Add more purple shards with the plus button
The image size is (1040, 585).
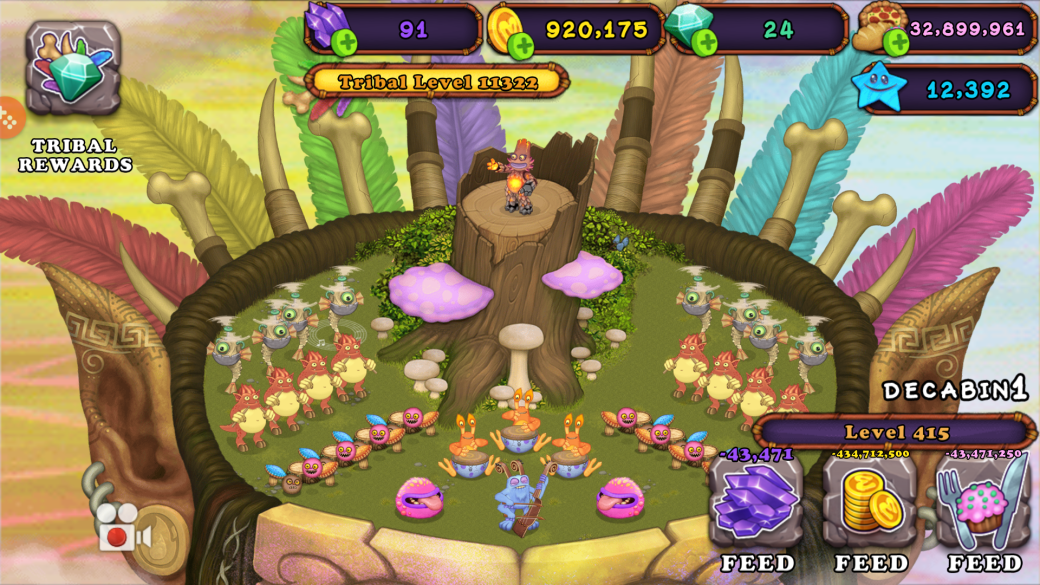(344, 43)
